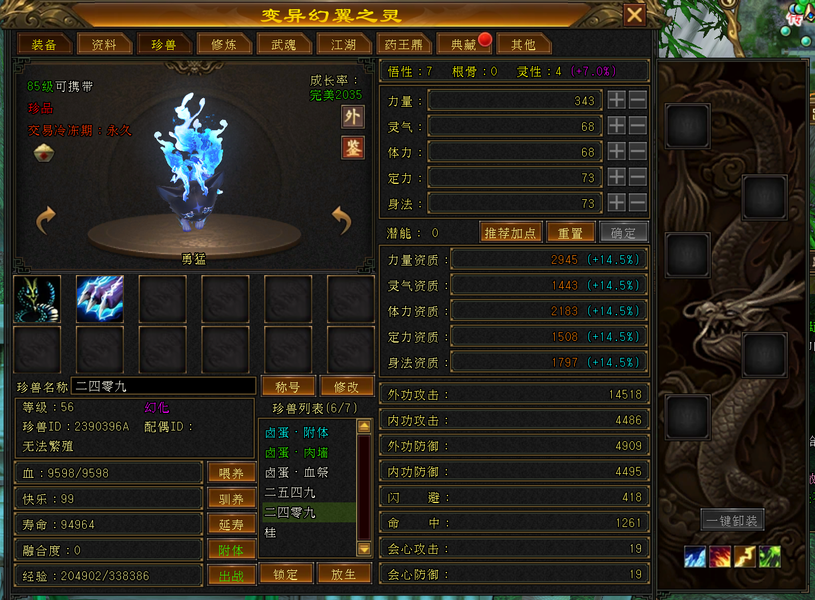
Task: Open the 称号 title button
Action: (x=288, y=386)
